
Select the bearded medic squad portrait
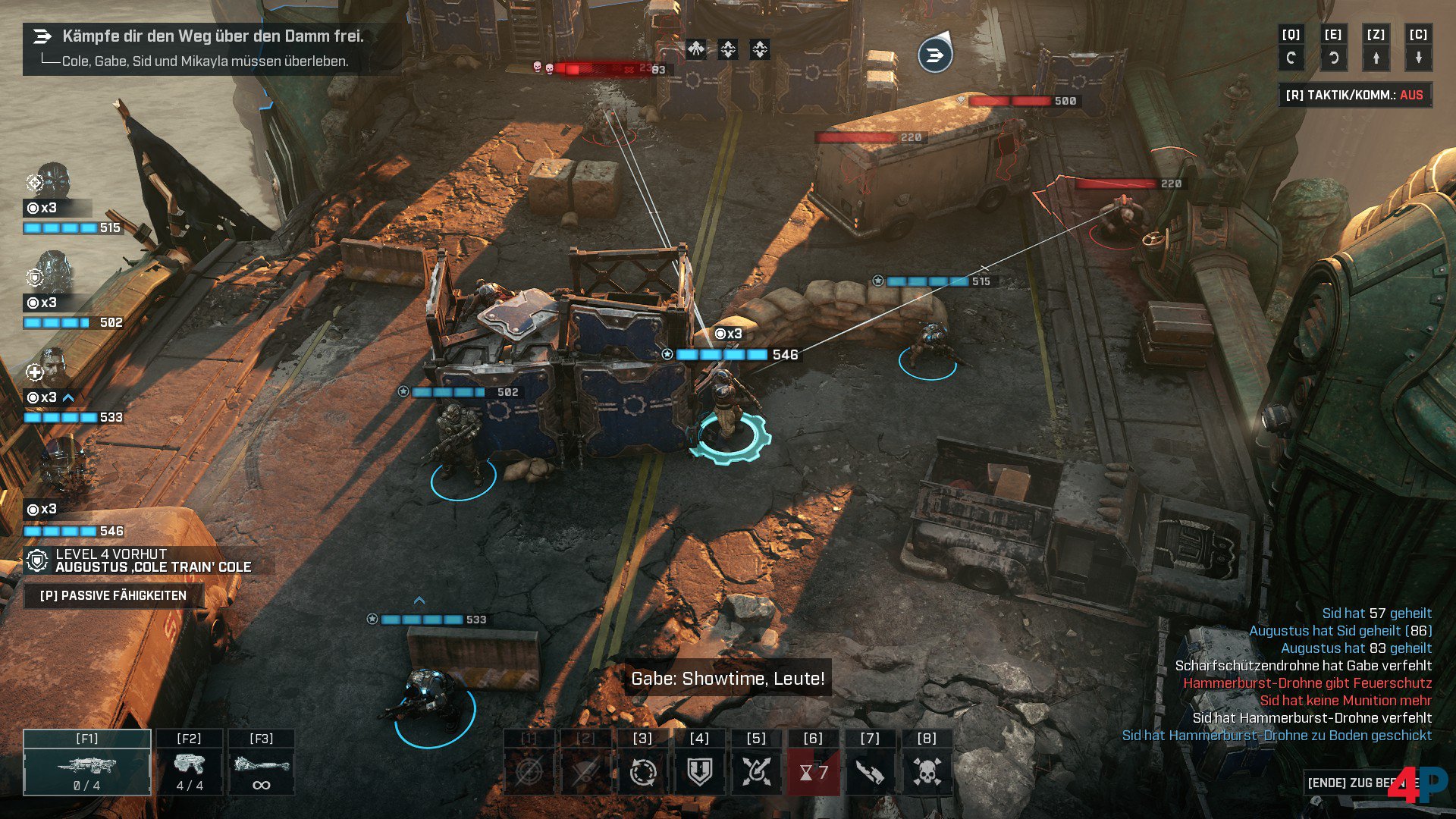pos(53,369)
